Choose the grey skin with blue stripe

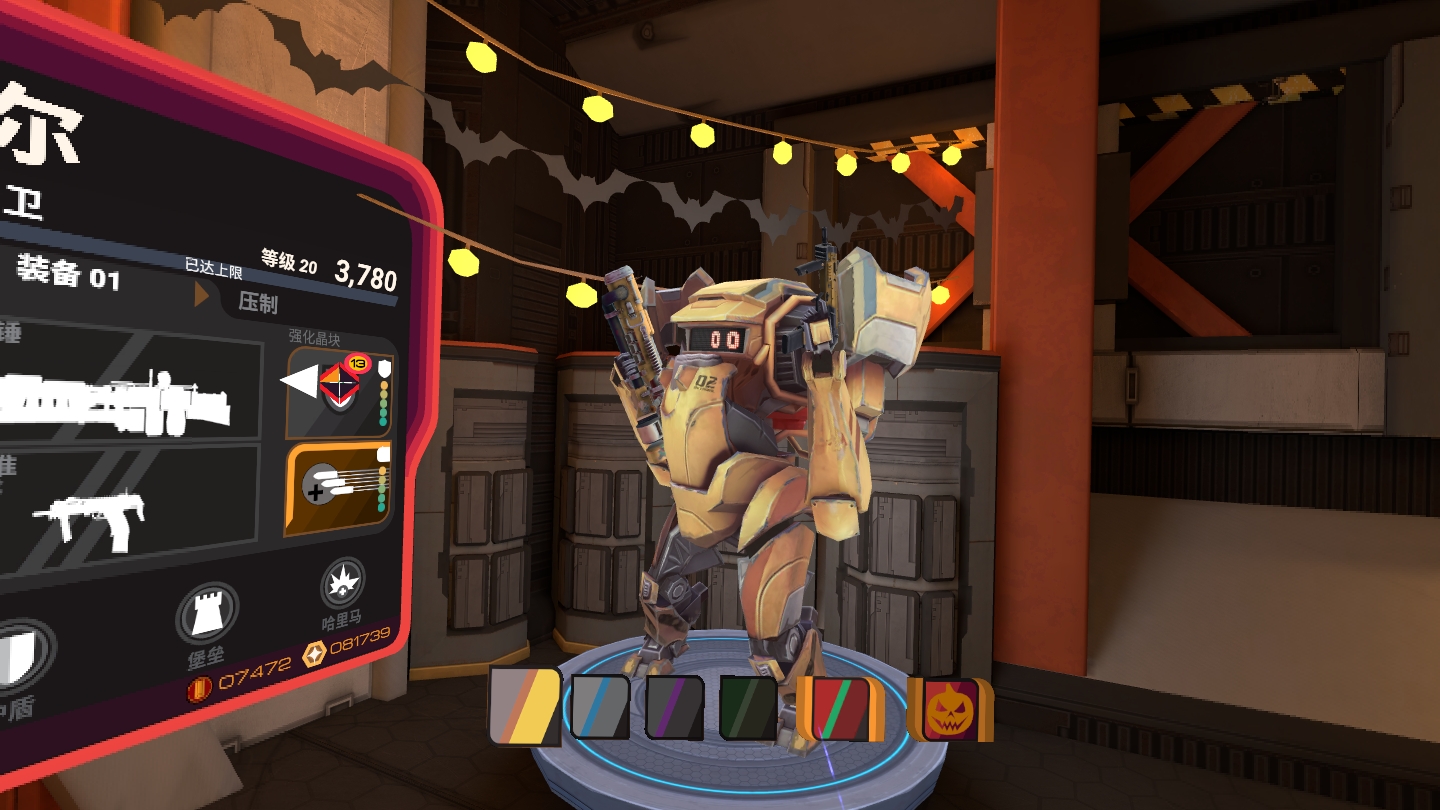[600, 707]
